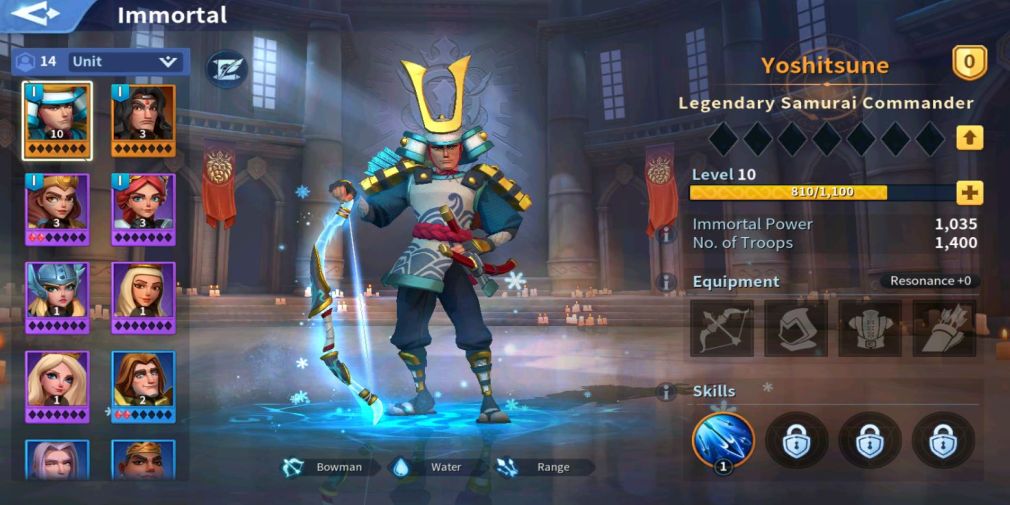This screenshot has width=1010, height=505.
Task: Add experience with the plus button
Action: [x=969, y=192]
